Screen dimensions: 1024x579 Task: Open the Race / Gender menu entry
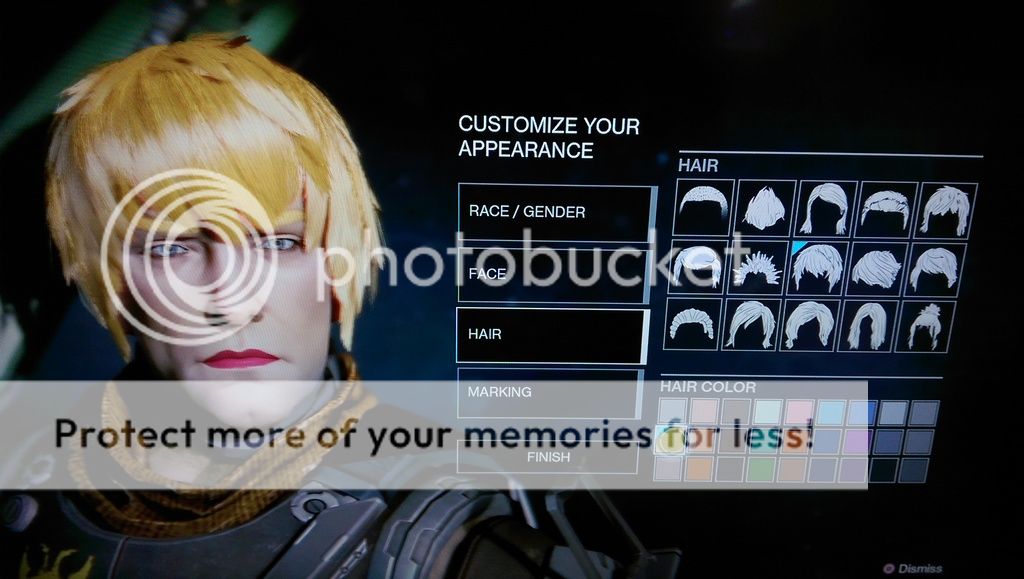(555, 212)
